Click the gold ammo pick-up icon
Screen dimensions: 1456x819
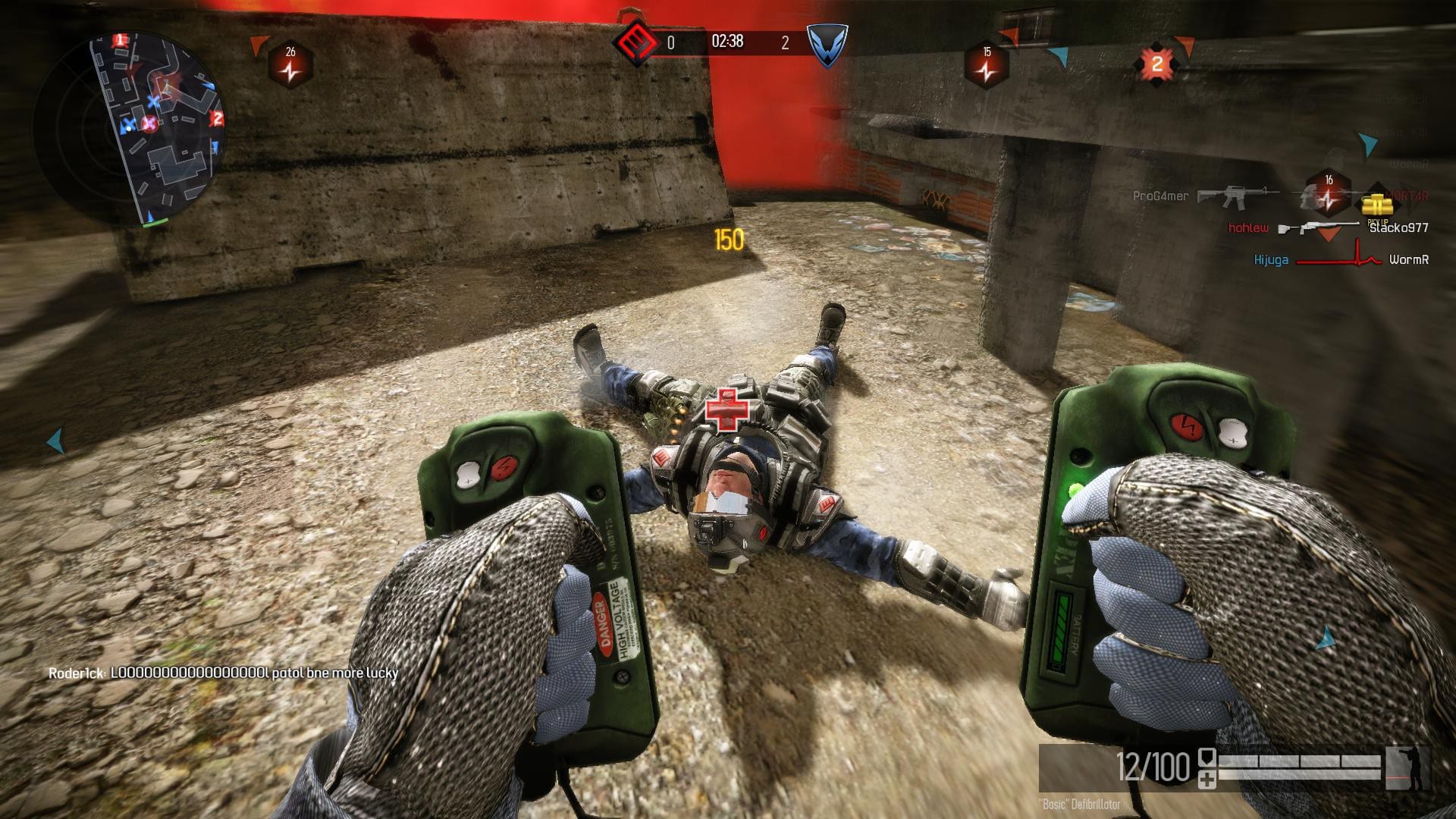[x=1376, y=206]
